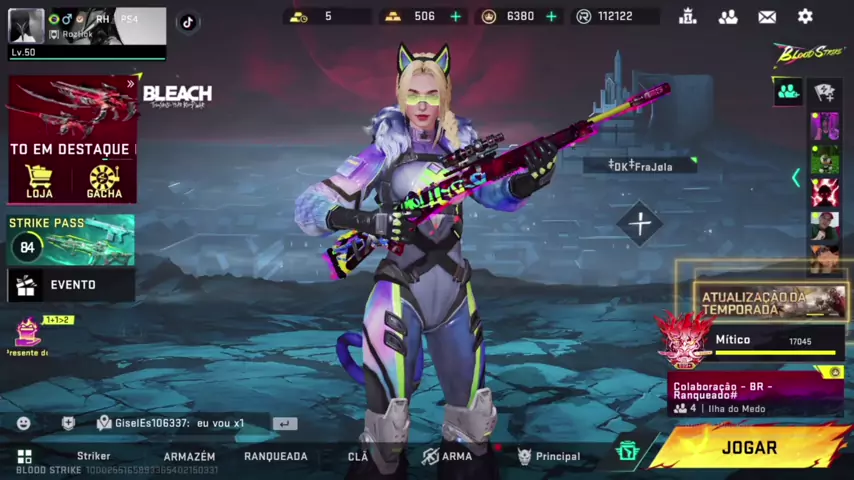Open the chat message bar

coord(190,423)
